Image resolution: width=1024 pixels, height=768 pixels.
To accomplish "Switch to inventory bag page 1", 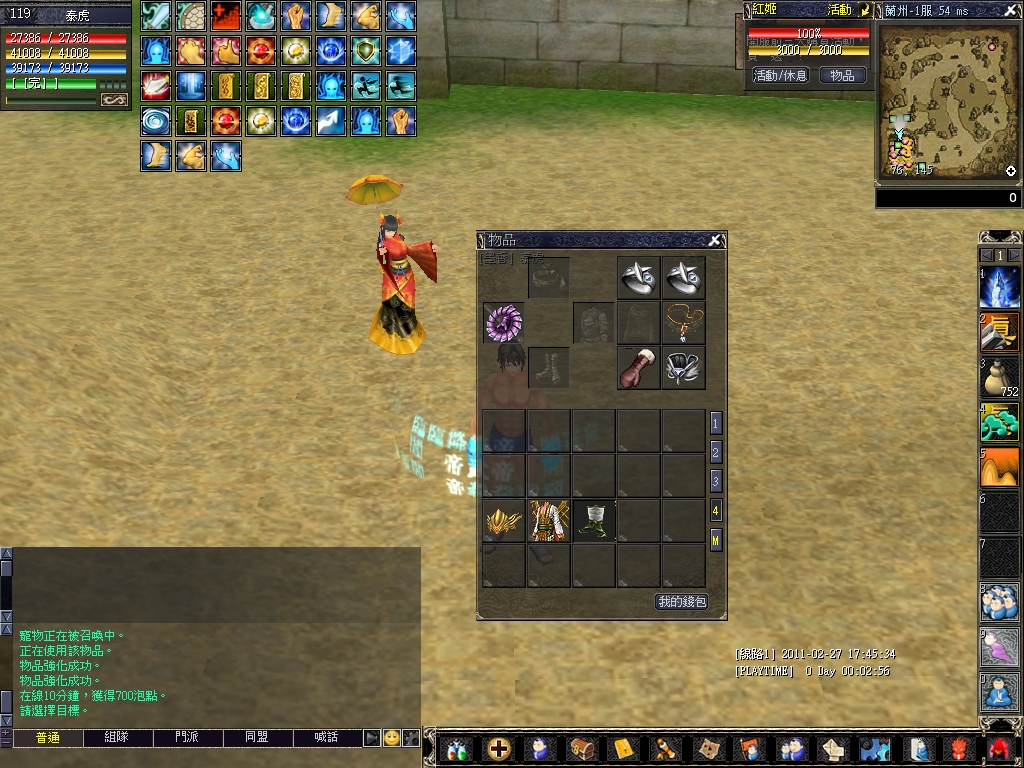I will pos(716,423).
